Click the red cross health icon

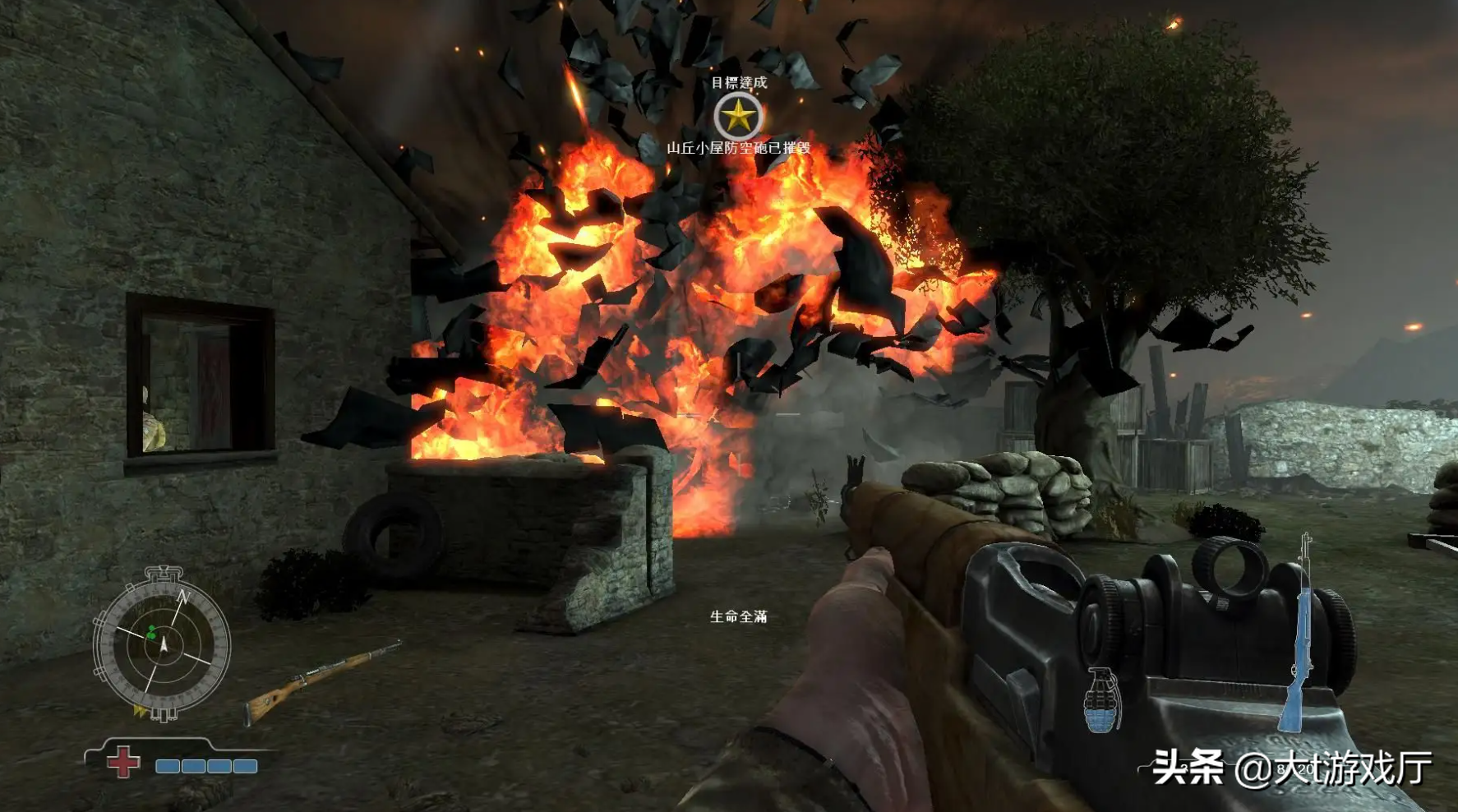click(x=123, y=763)
